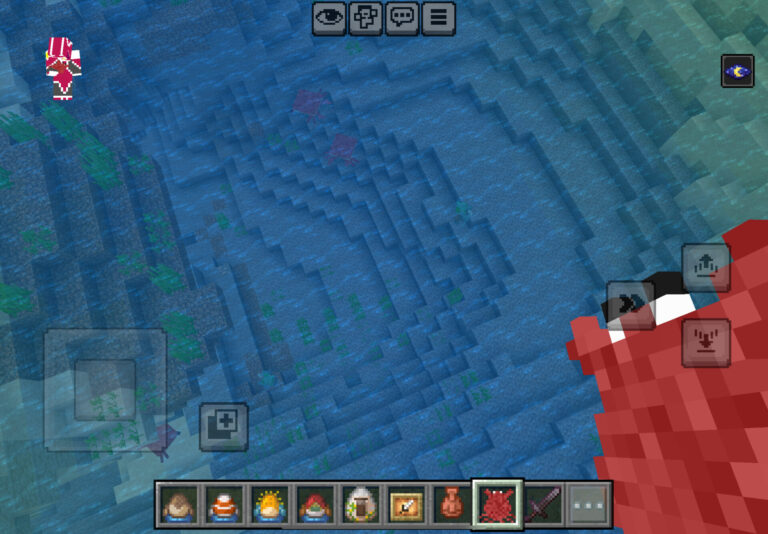The image size is (768, 534).
Task: Open inventory with the three-dots button
Action: (588, 505)
